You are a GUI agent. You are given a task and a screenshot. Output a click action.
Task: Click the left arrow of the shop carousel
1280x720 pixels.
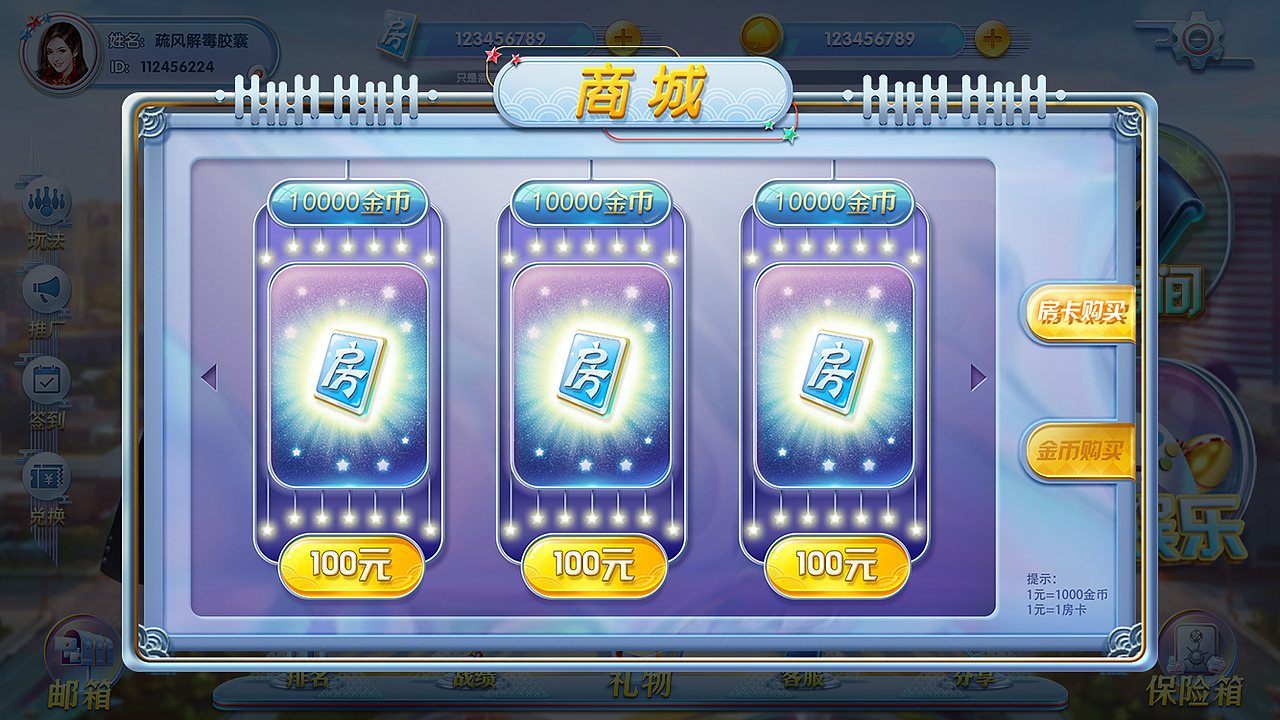[x=209, y=375]
